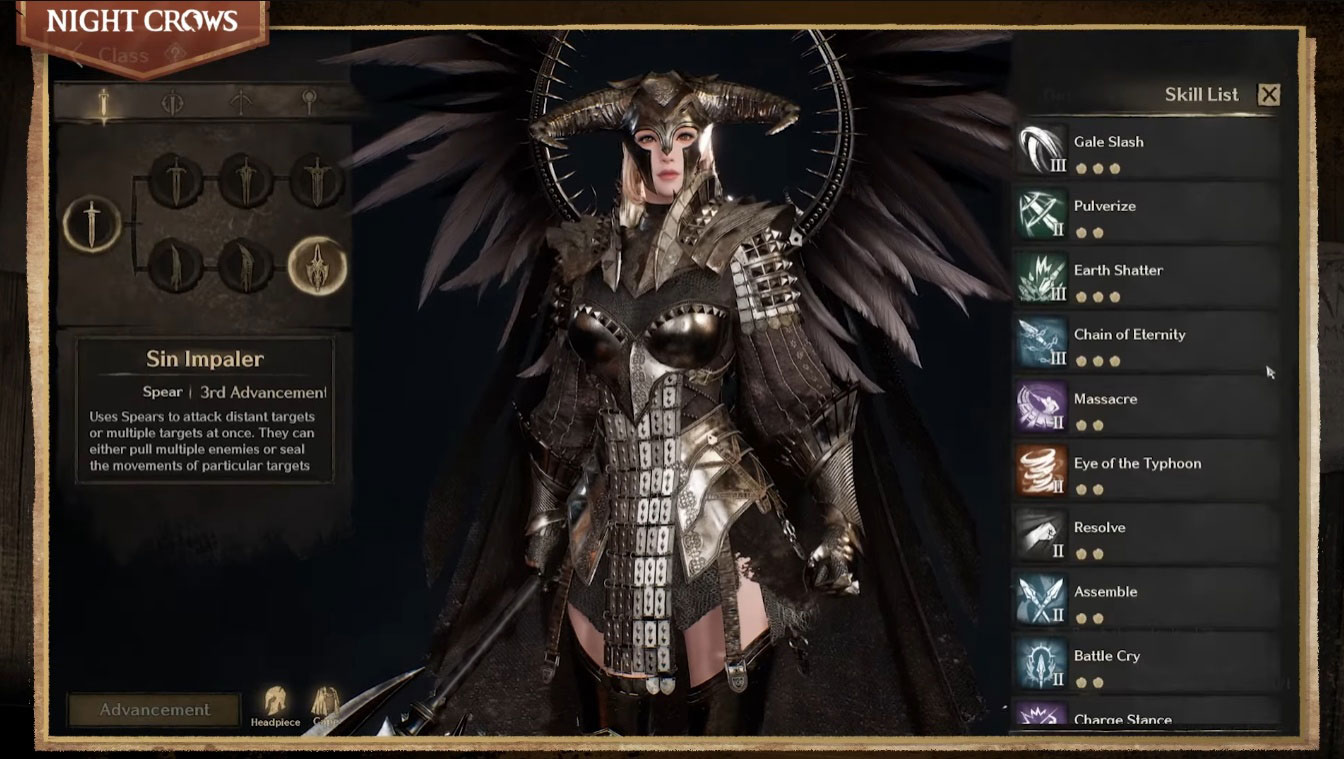Switch to the staff weapon tab

click(308, 102)
